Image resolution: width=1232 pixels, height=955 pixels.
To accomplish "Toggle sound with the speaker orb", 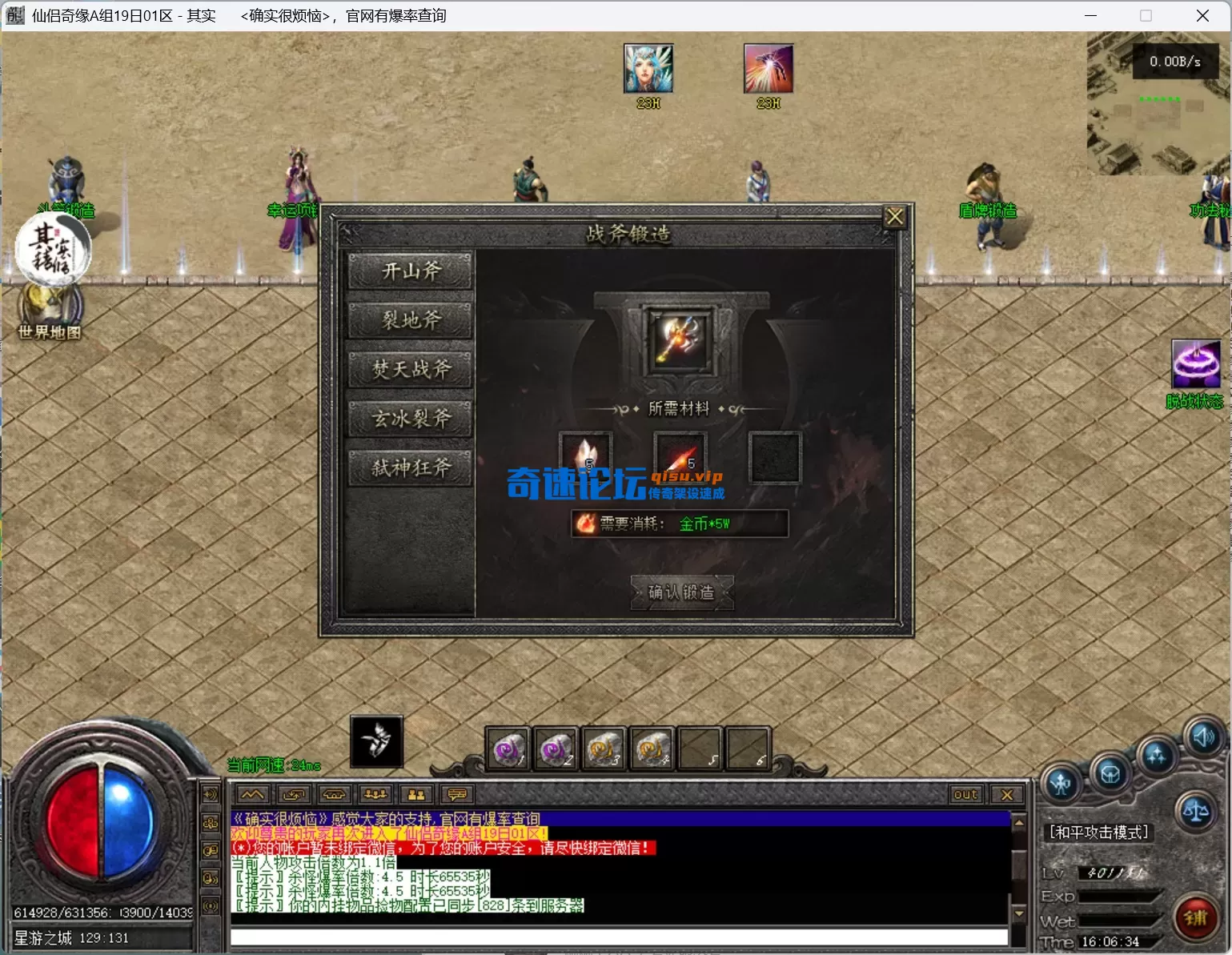I will (1204, 737).
